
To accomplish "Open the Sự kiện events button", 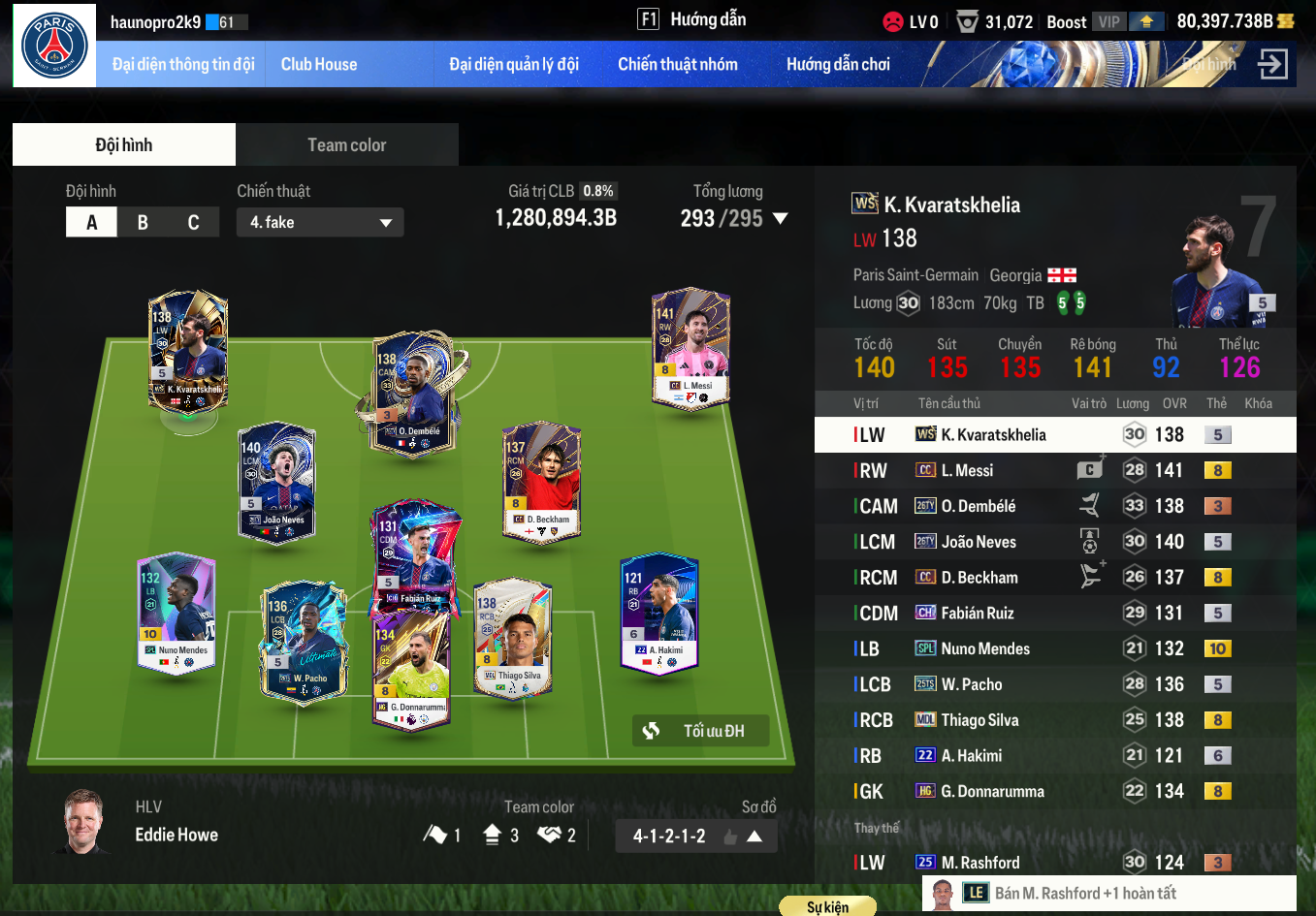I will [x=827, y=907].
